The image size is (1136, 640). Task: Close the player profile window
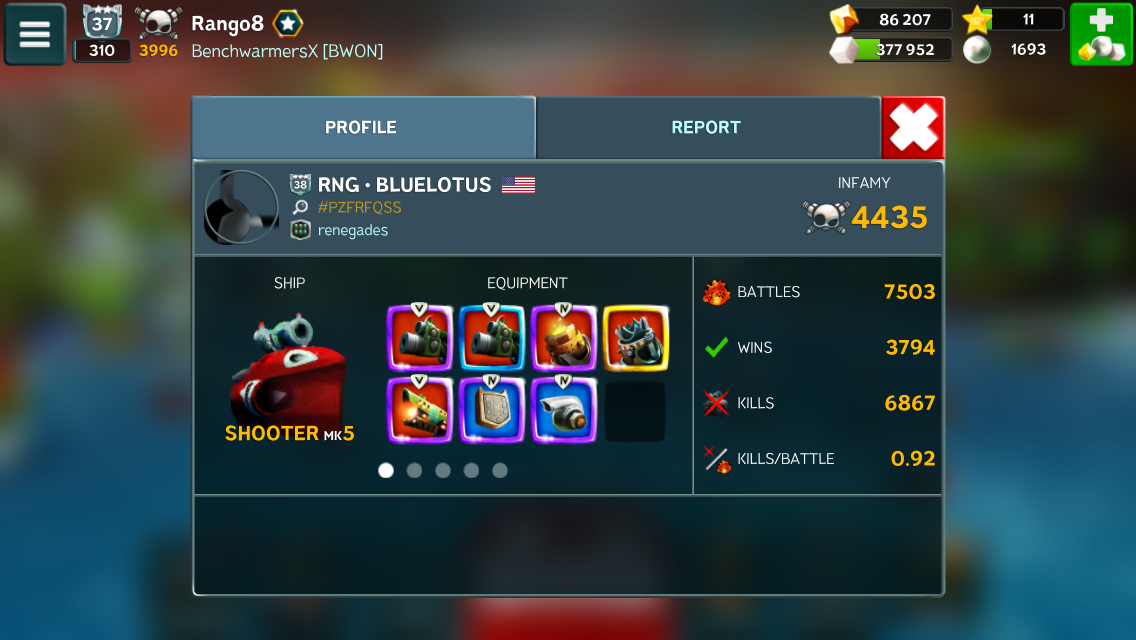[912, 128]
